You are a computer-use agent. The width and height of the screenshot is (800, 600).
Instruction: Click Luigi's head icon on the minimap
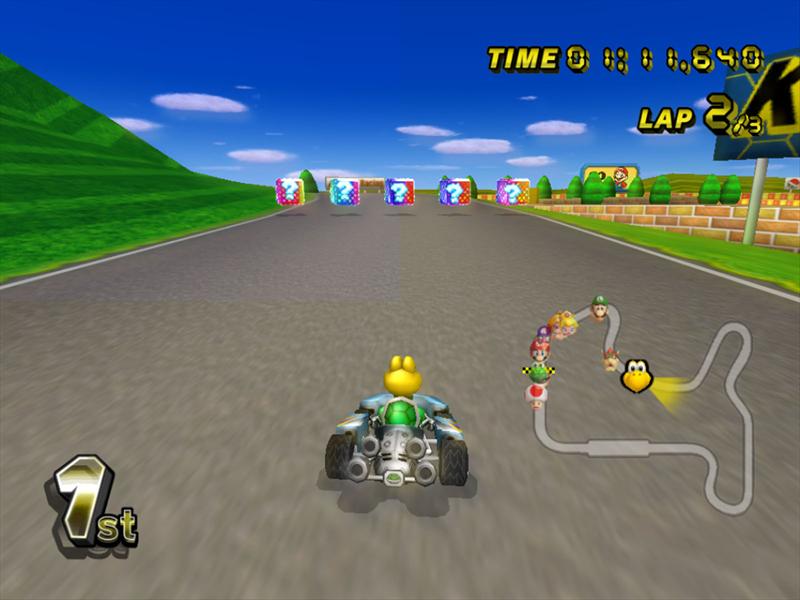pos(599,307)
